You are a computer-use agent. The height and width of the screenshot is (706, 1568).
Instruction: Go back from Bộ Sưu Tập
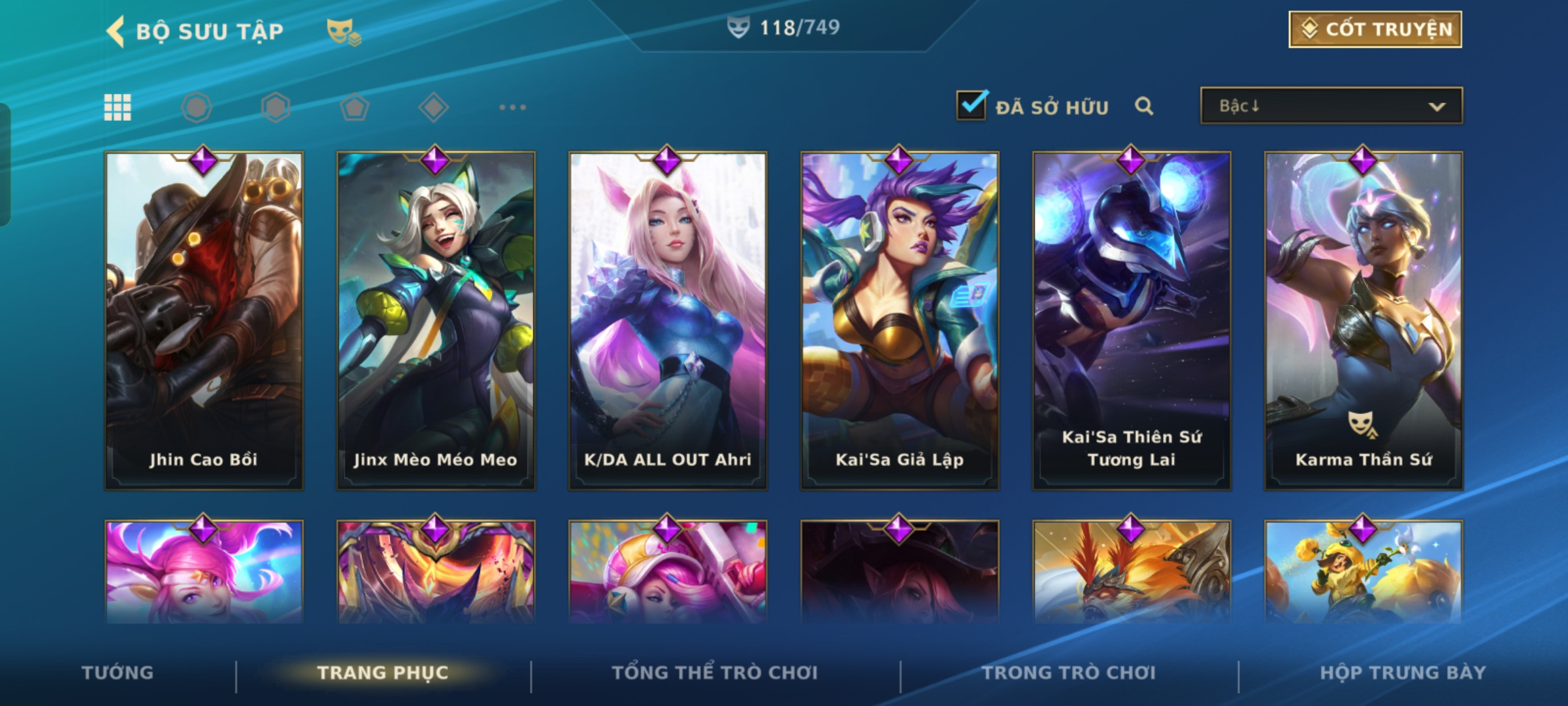(x=116, y=31)
